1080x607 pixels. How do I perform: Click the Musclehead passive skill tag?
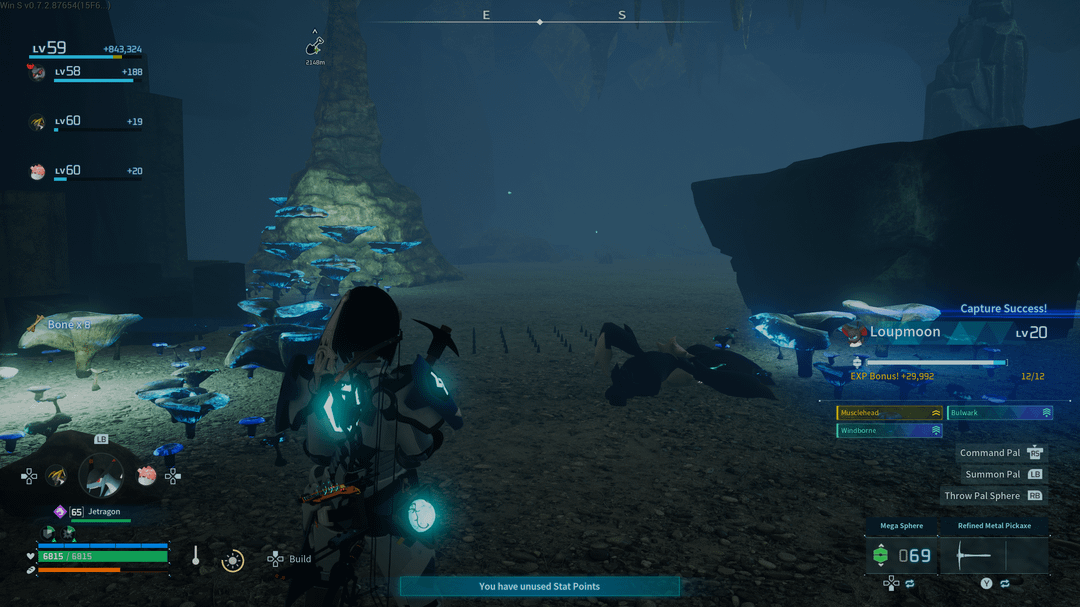tap(889, 413)
